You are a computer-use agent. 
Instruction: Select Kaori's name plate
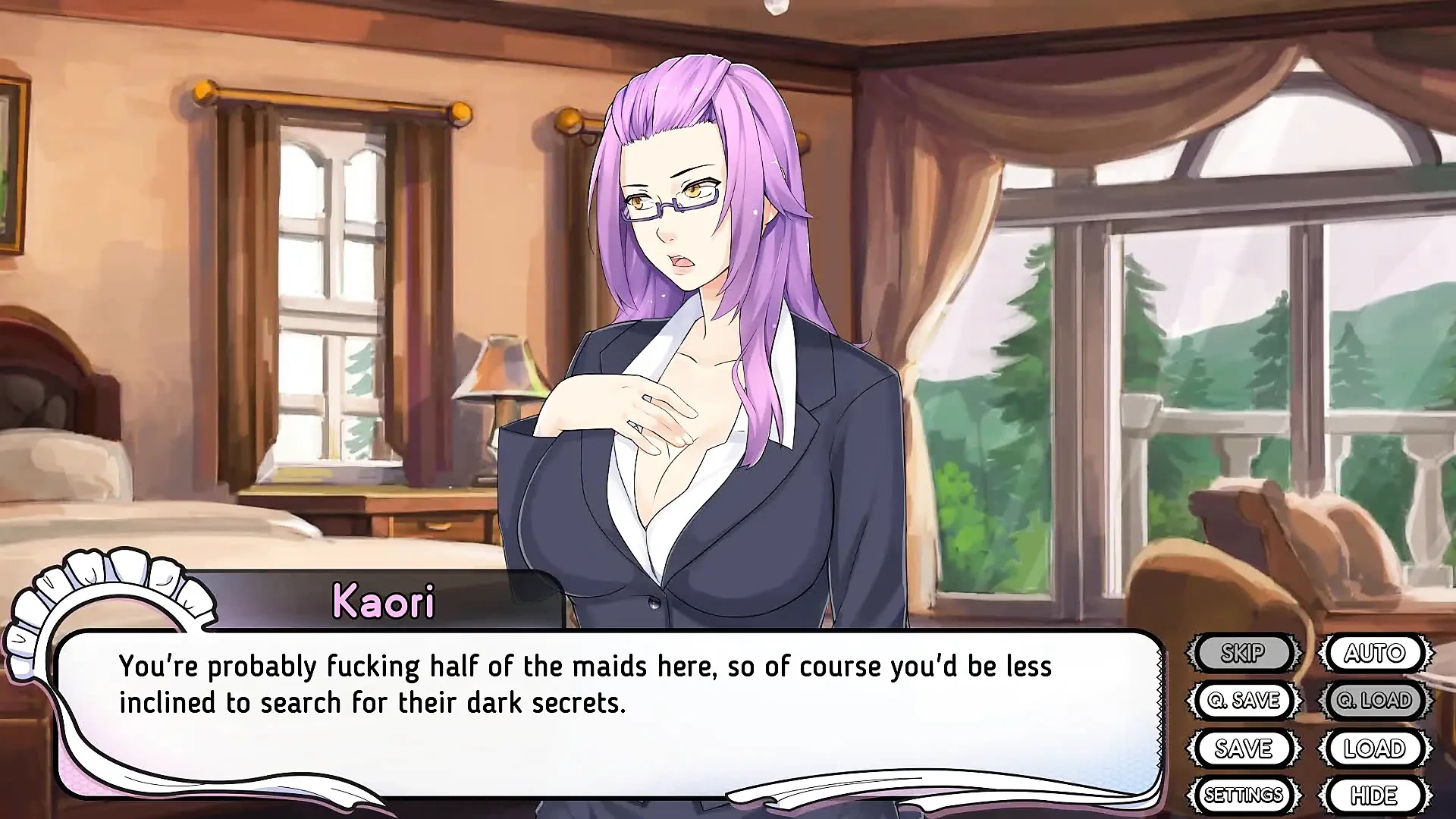(x=383, y=601)
